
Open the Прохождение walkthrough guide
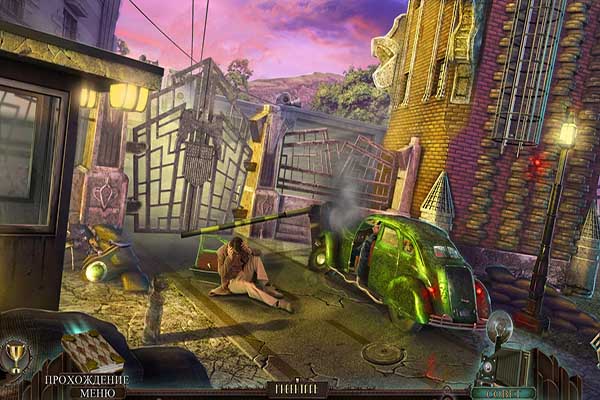point(86,380)
